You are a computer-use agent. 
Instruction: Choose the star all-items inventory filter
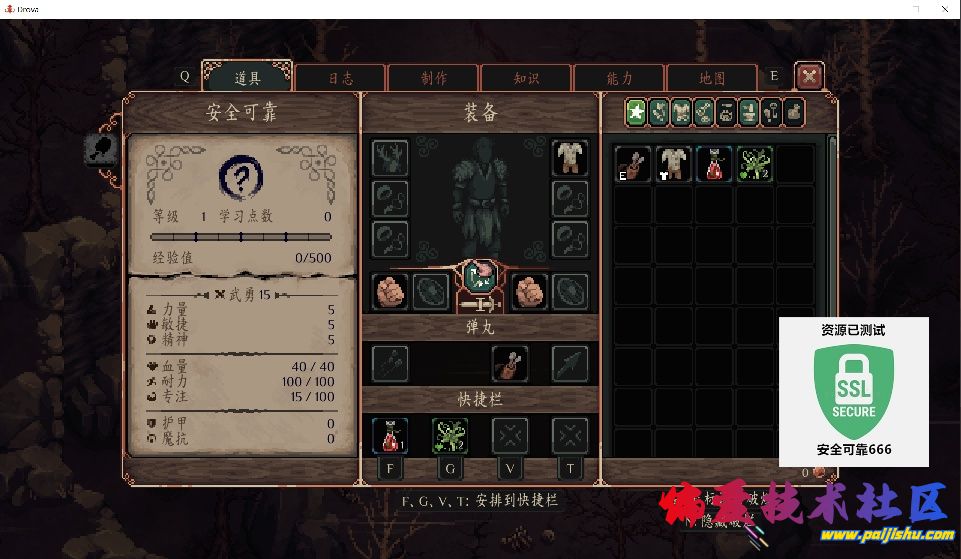636,112
